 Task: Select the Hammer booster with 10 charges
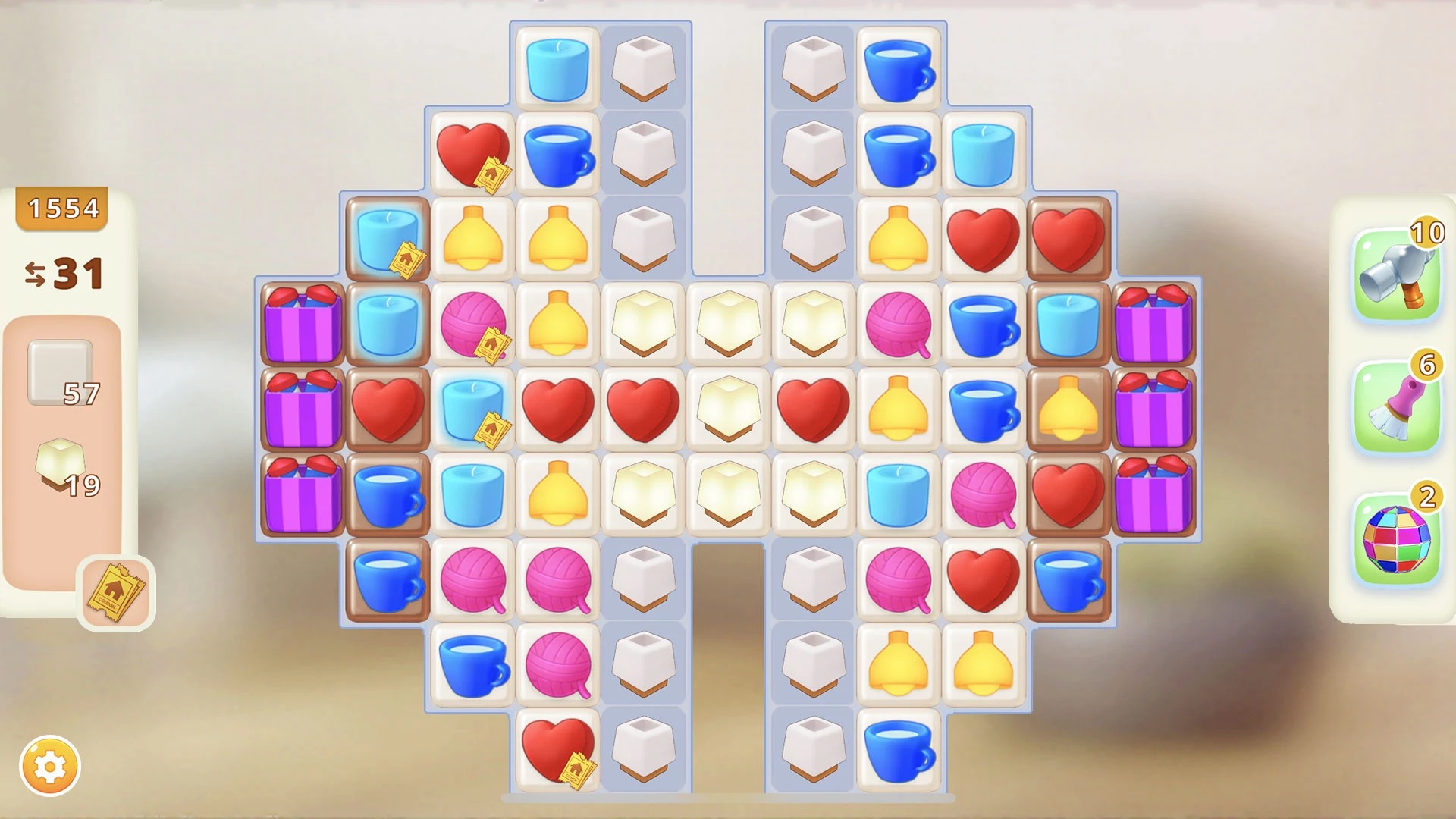pos(1399,273)
